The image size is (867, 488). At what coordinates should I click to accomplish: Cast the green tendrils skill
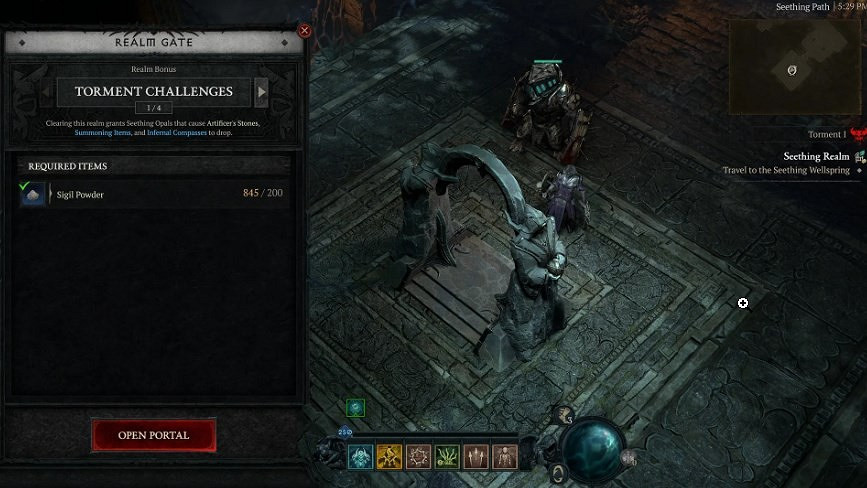(447, 457)
